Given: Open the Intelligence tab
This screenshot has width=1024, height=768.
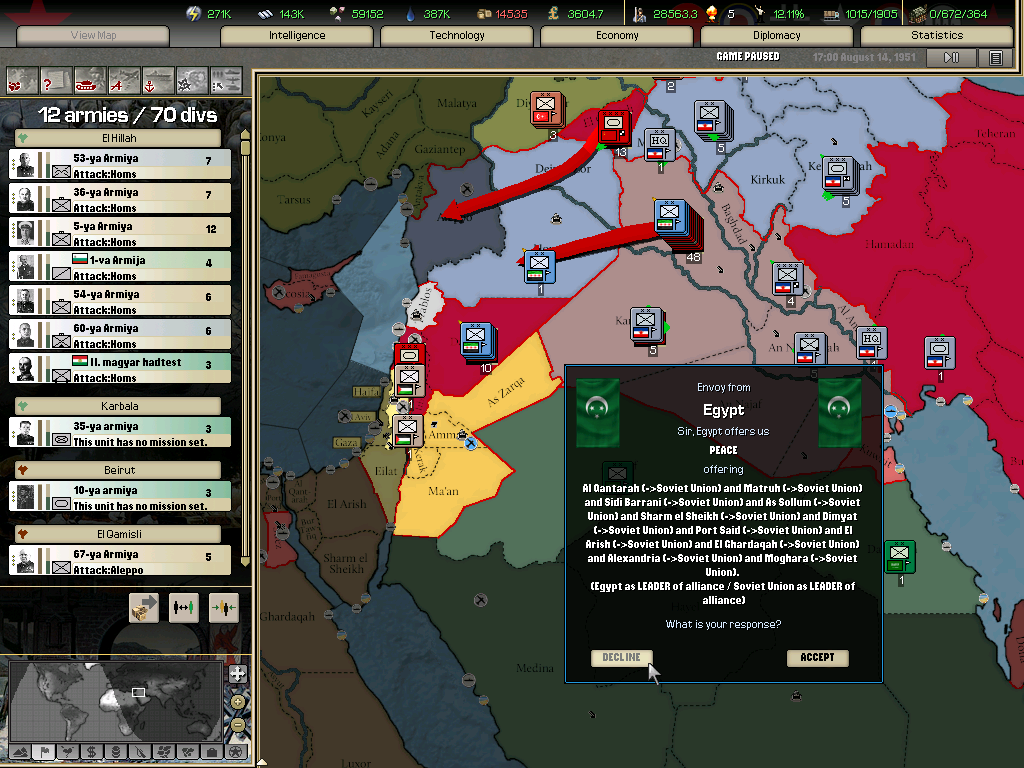Looking at the screenshot, I should (x=297, y=36).
